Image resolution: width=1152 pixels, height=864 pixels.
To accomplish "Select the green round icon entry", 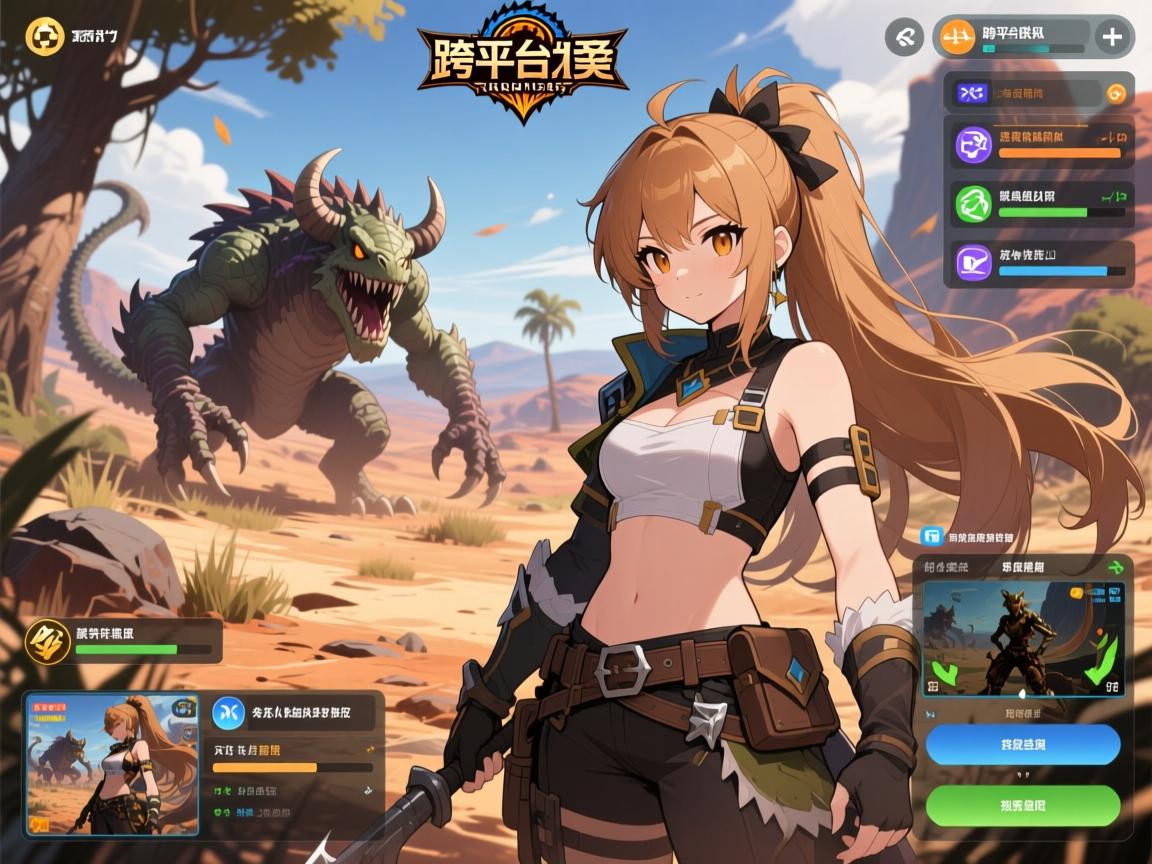I will point(972,204).
